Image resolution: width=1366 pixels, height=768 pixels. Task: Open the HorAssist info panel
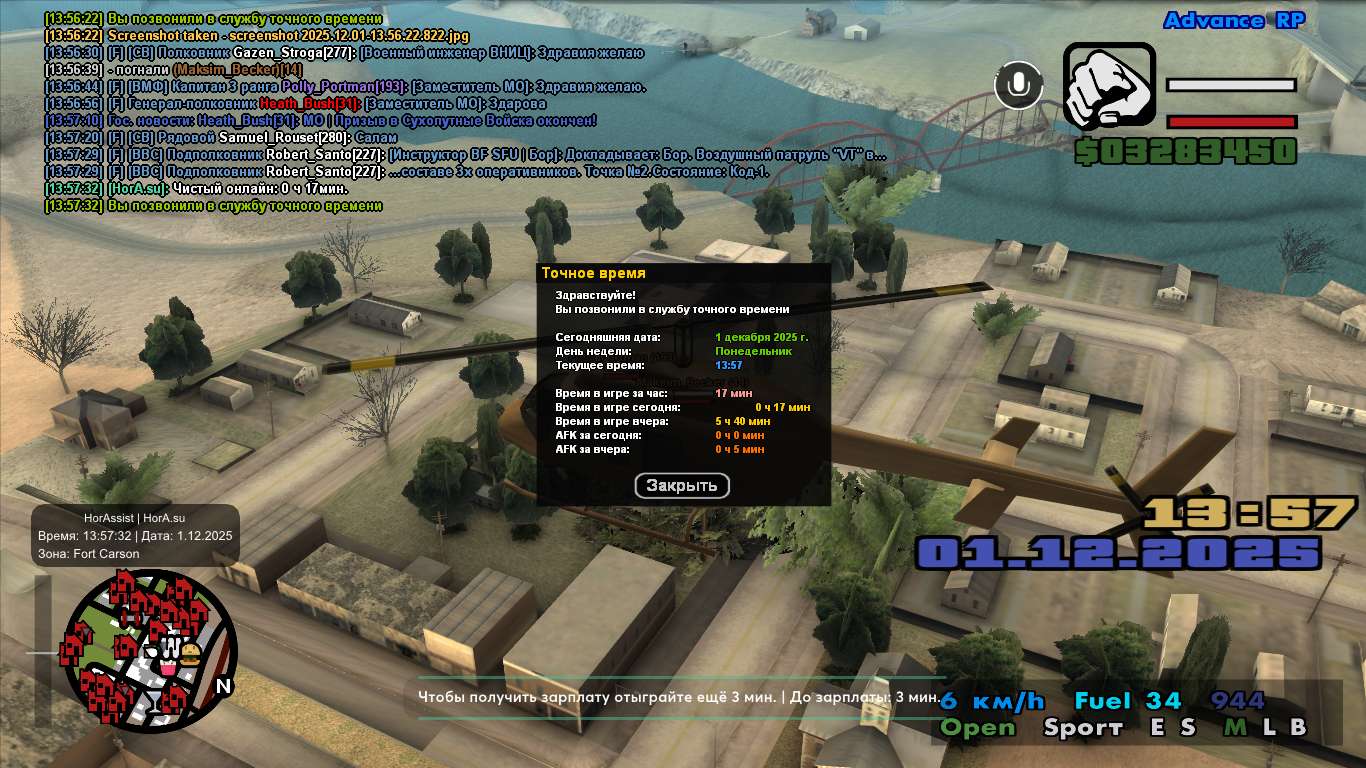coord(134,535)
